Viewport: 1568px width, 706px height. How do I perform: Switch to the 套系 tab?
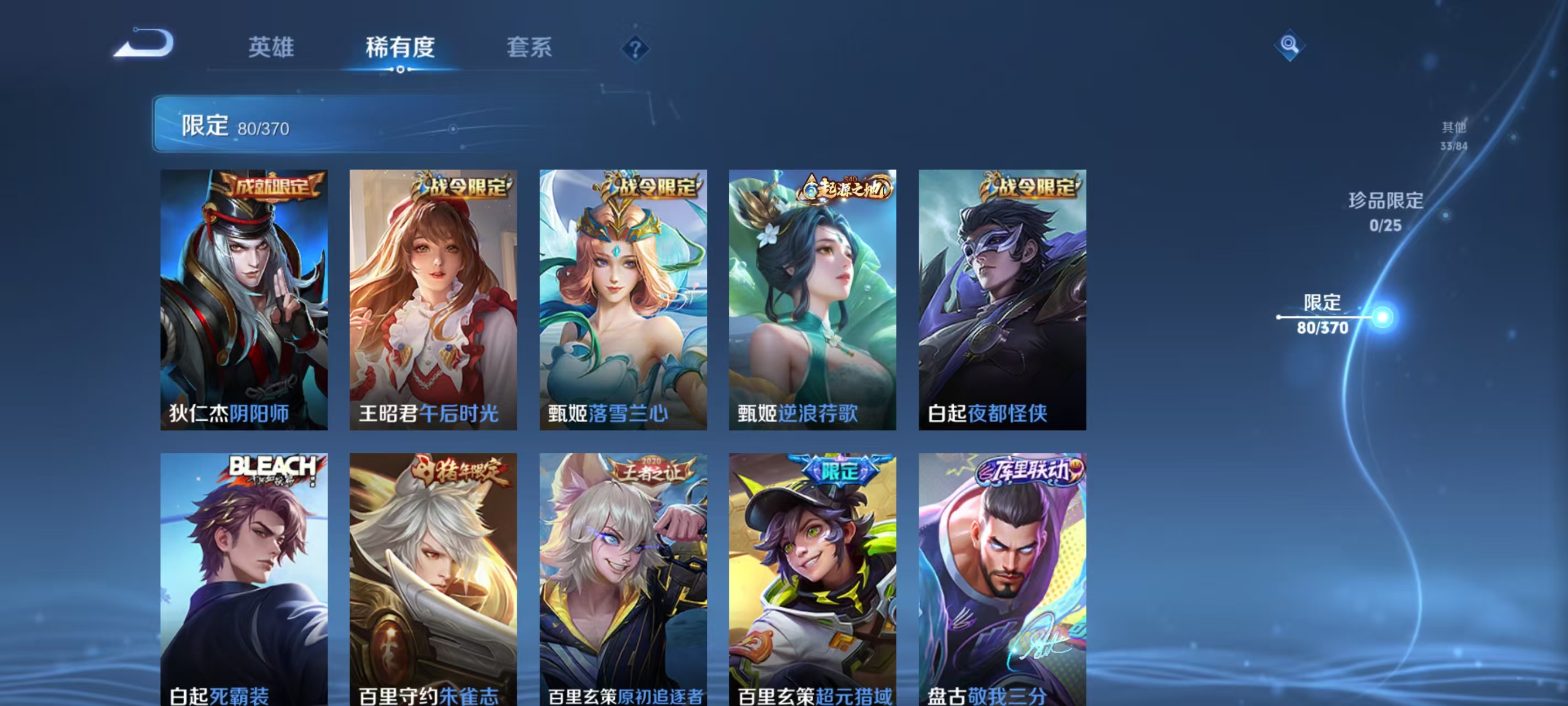pyautogui.click(x=529, y=47)
